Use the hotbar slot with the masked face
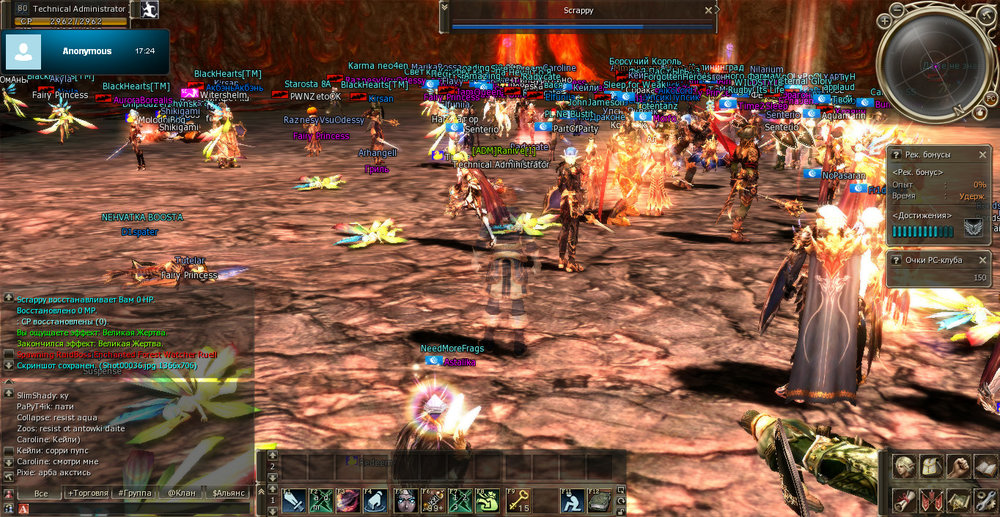This screenshot has height=517, width=1000. point(405,499)
